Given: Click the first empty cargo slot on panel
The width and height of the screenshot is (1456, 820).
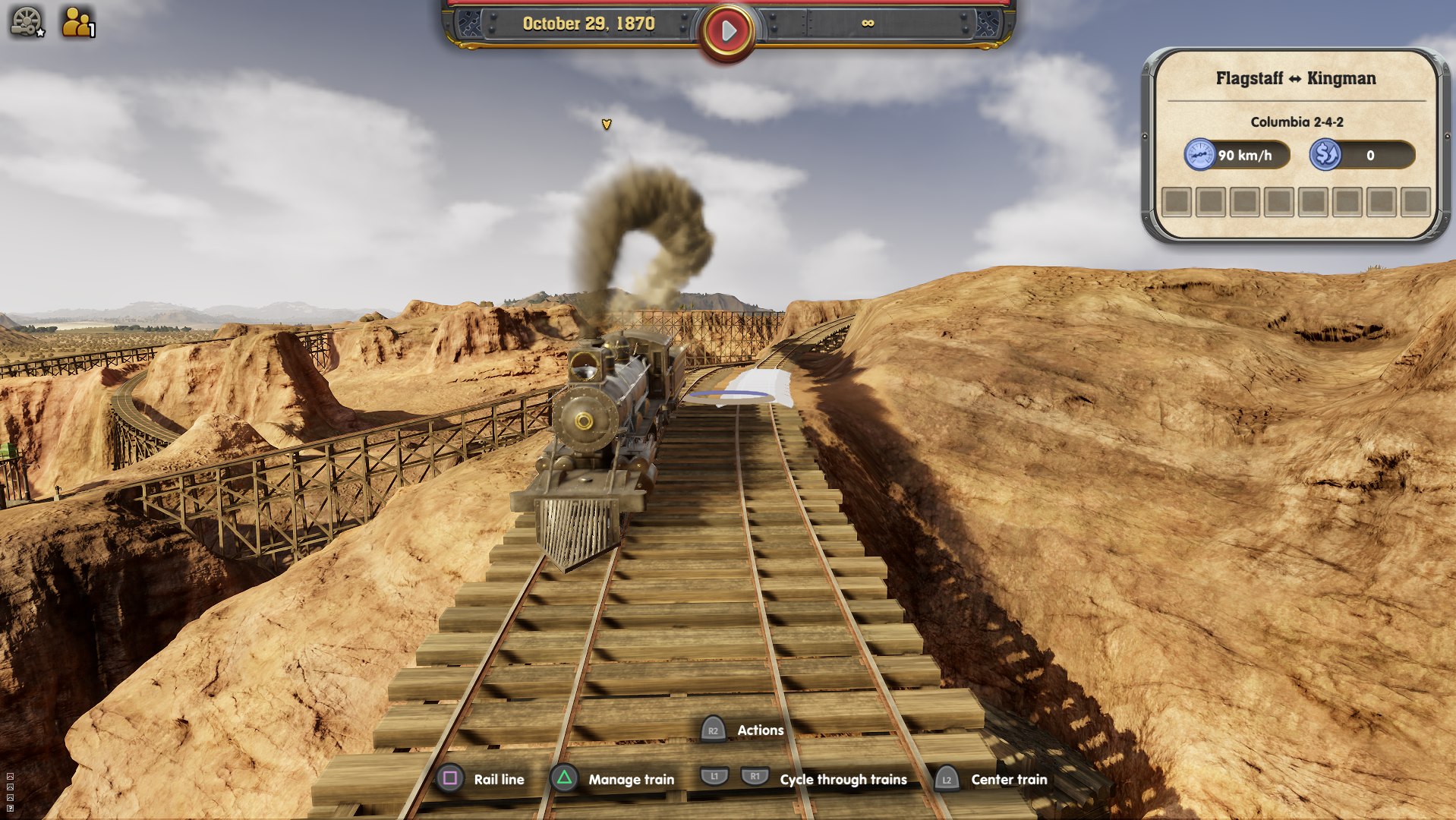Looking at the screenshot, I should 1177,202.
